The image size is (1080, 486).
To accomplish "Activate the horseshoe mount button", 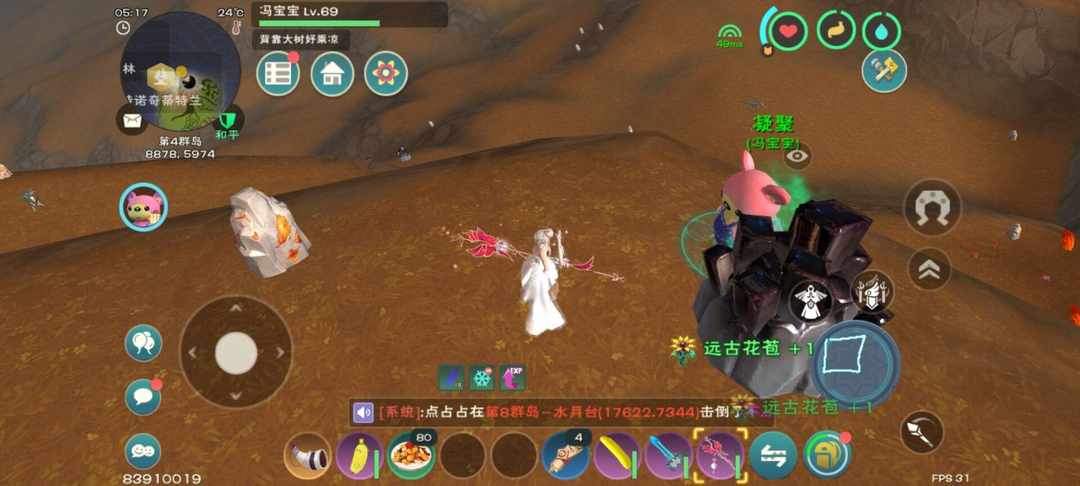I will [x=932, y=207].
